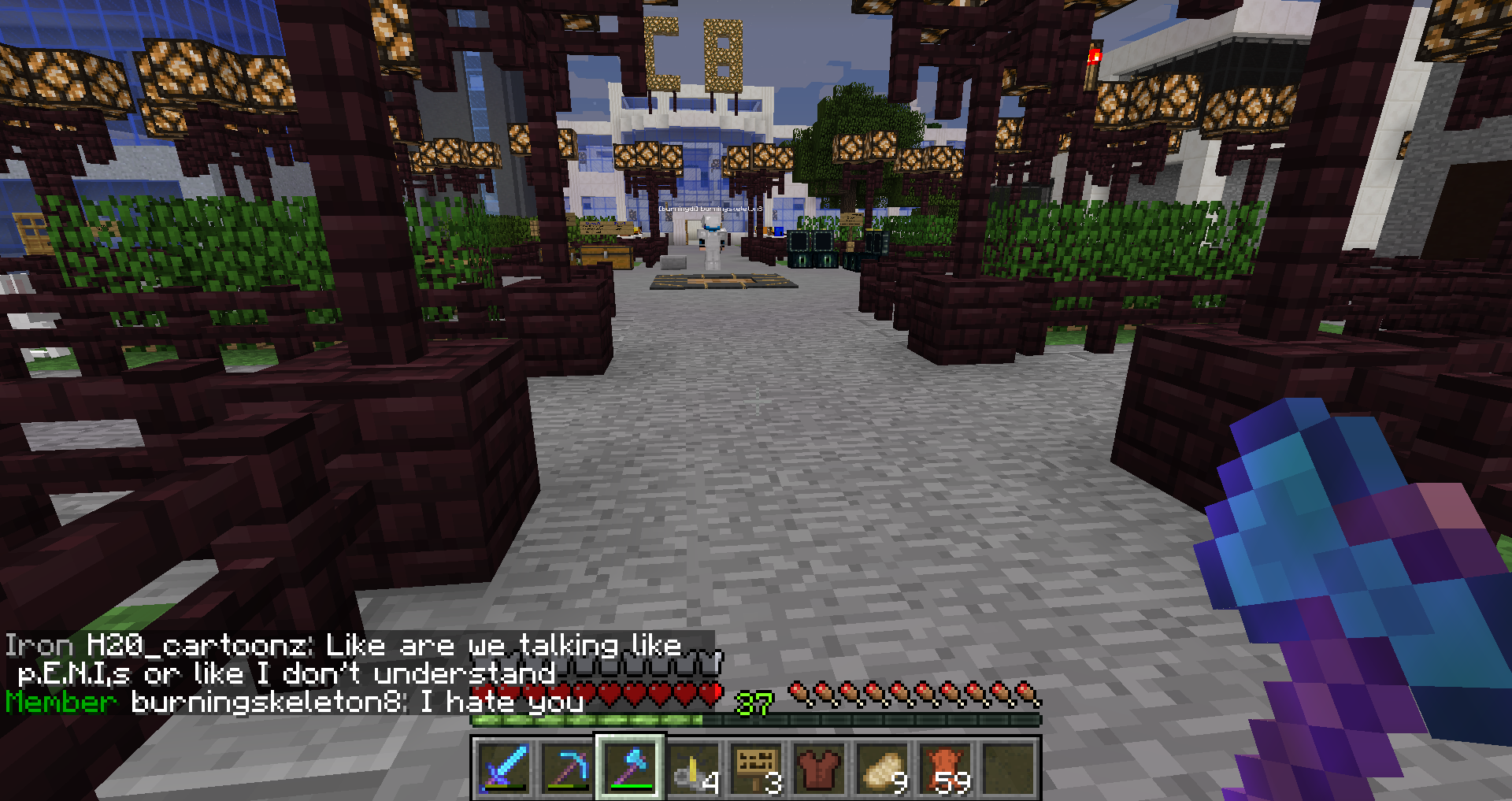The image size is (1512, 801).
Task: Choose the flint and steel slot
Action: (693, 768)
